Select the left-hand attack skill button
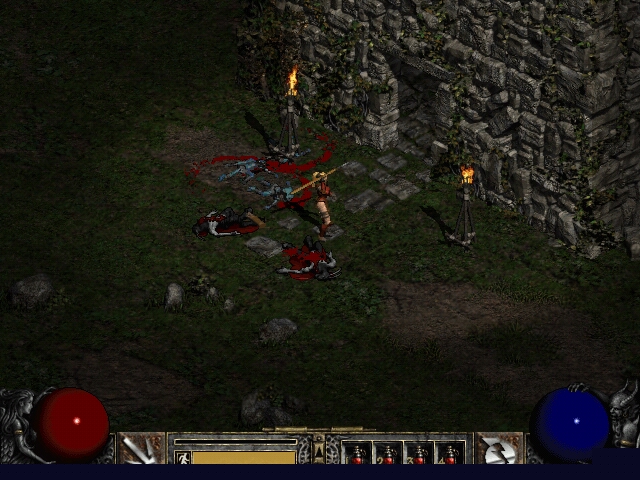This screenshot has width=640, height=480. click(141, 449)
